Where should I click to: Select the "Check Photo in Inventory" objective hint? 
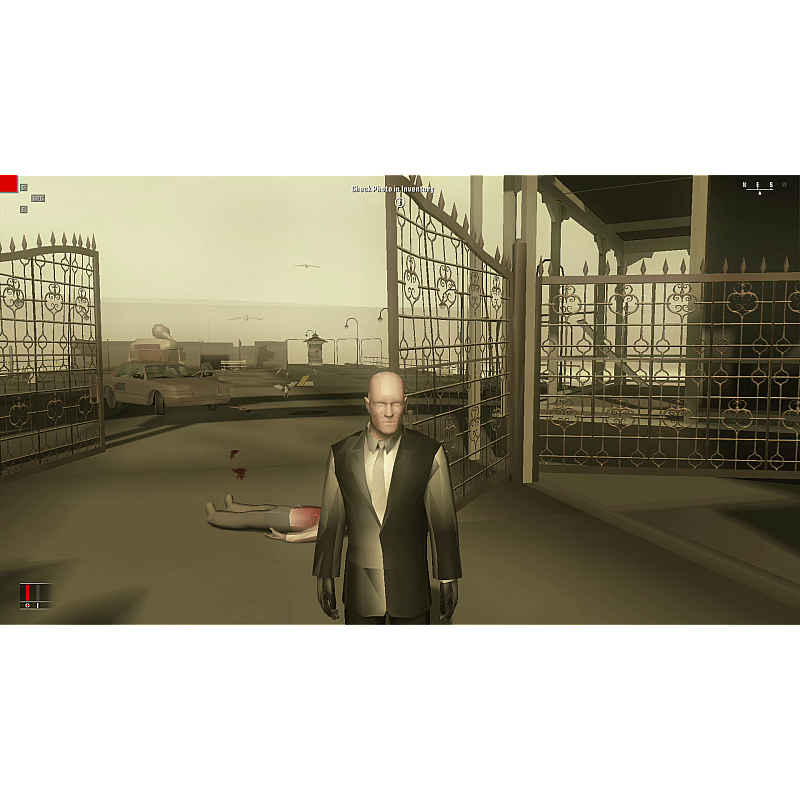(x=393, y=189)
